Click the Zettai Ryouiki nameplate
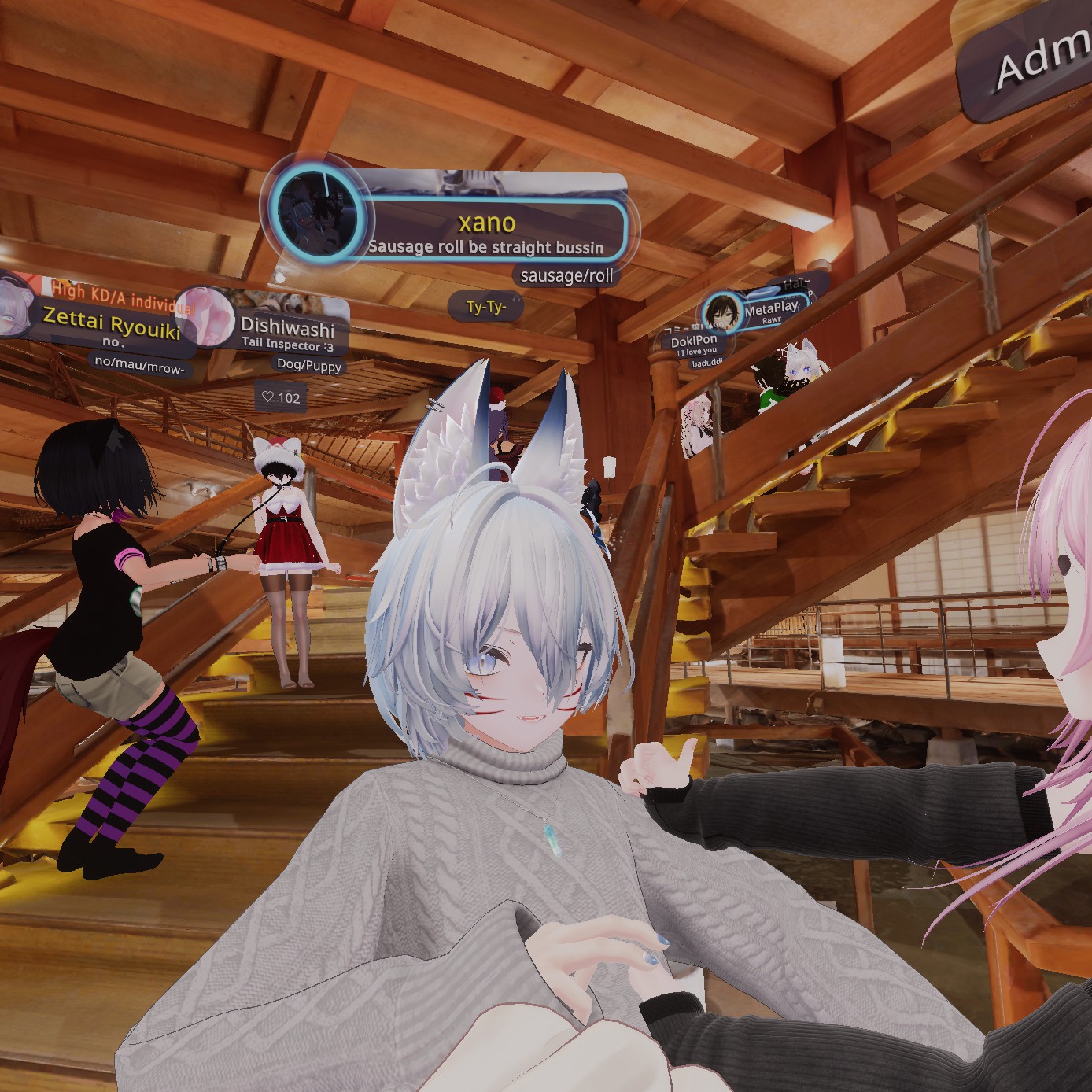1092x1092 pixels. 112,321
